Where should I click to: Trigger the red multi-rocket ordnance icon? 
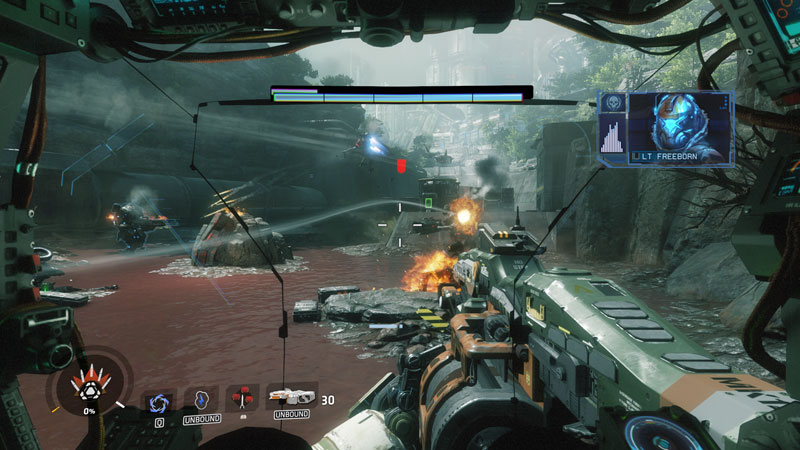(243, 398)
